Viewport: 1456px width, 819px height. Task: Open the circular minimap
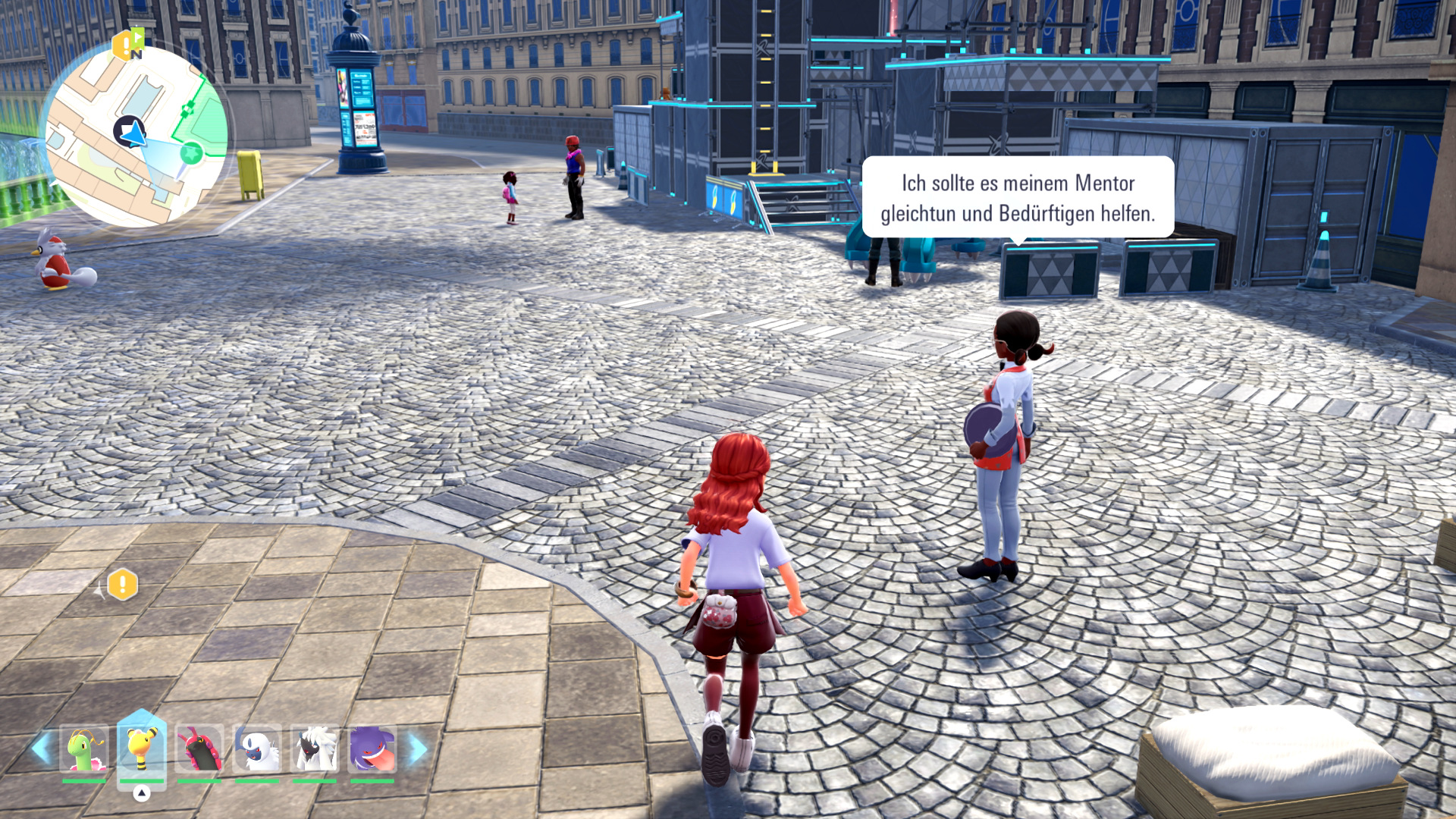(x=136, y=136)
